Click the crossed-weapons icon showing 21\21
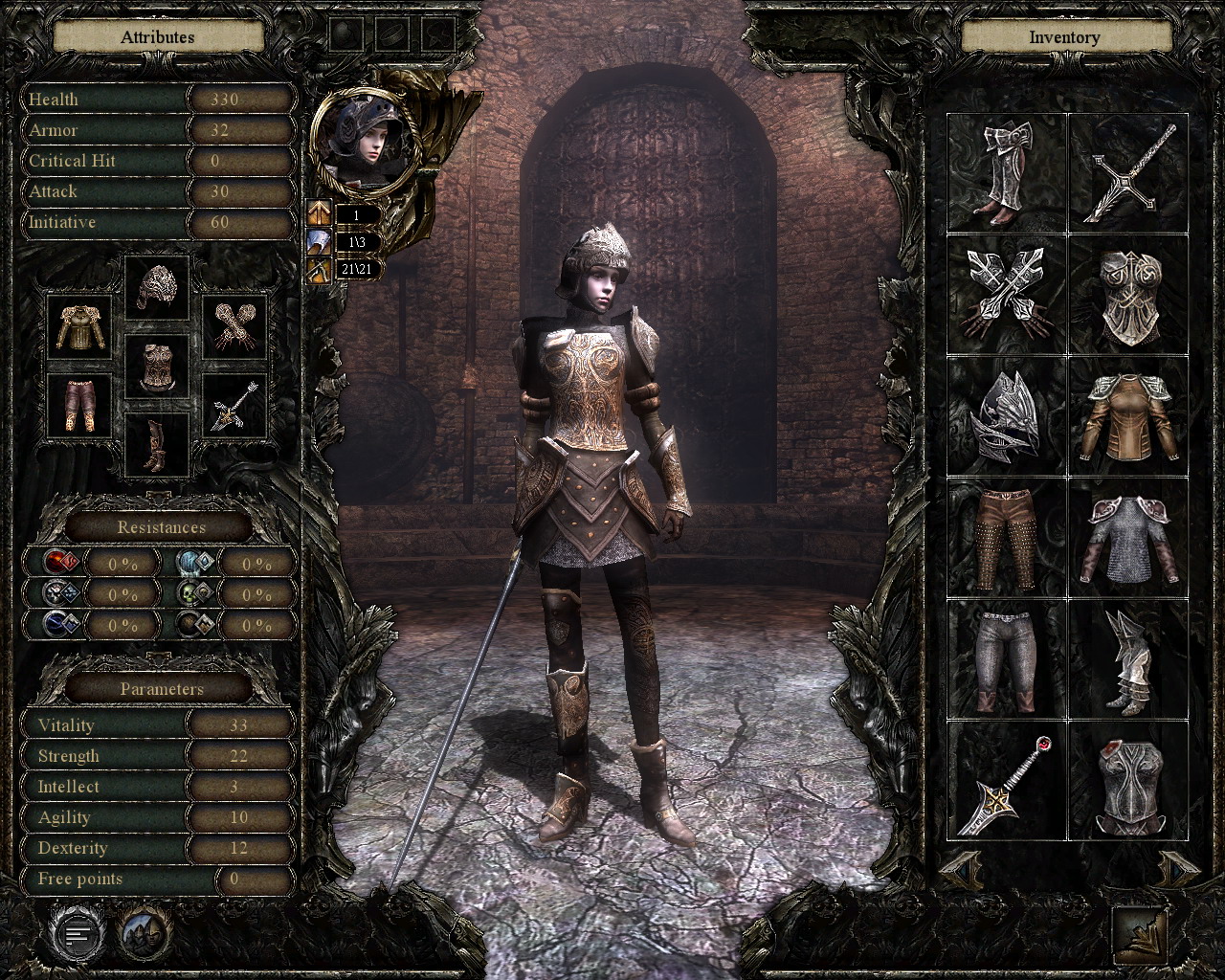Viewport: 1225px width, 980px height. [x=320, y=269]
